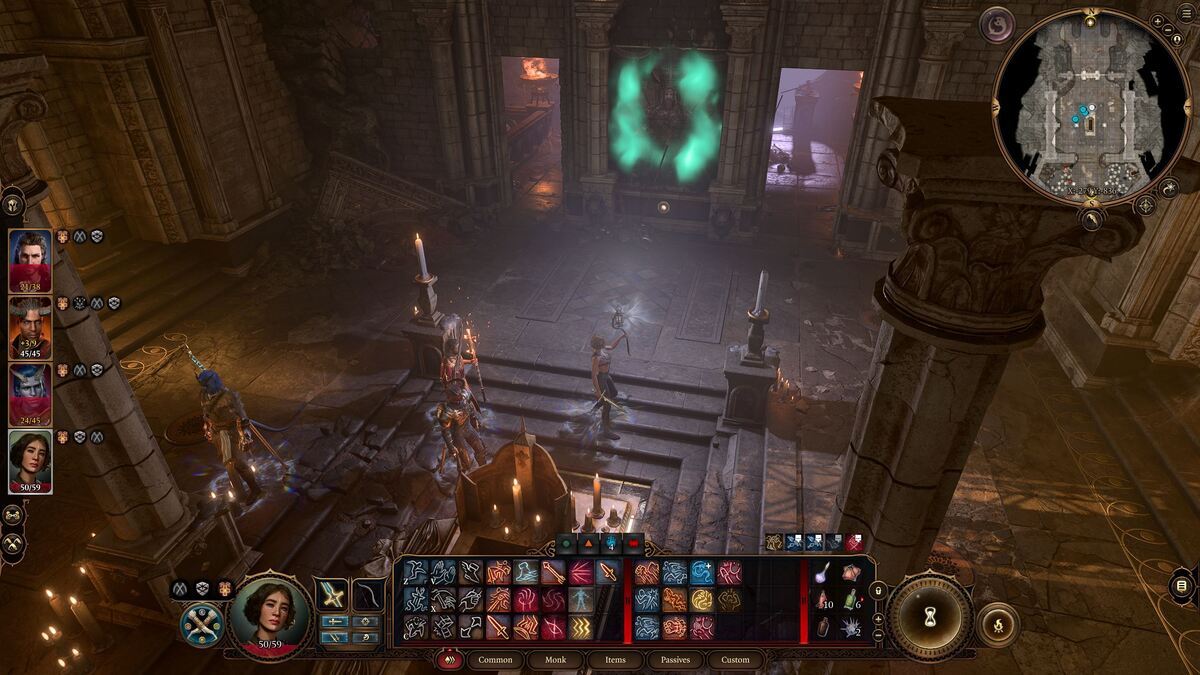The width and height of the screenshot is (1200, 675).
Task: Select the top party member portrait
Action: [30, 260]
